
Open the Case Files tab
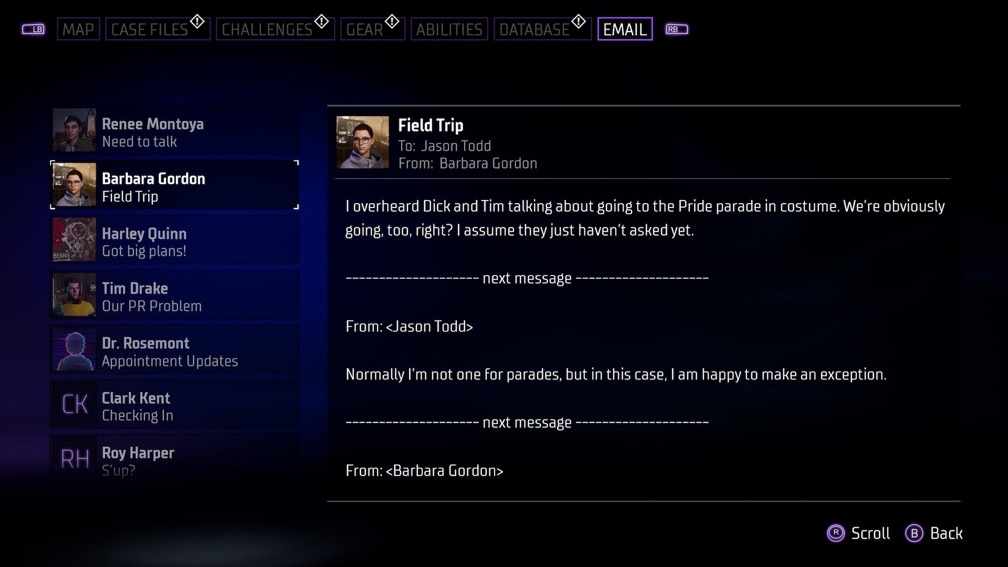(x=149, y=29)
